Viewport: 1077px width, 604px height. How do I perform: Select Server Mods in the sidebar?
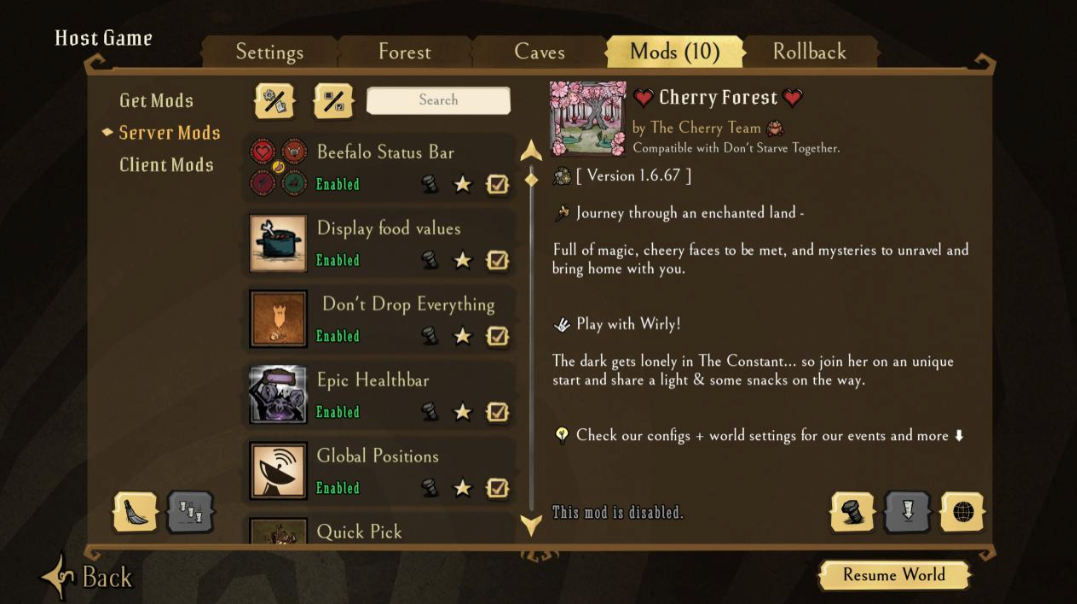click(x=169, y=132)
